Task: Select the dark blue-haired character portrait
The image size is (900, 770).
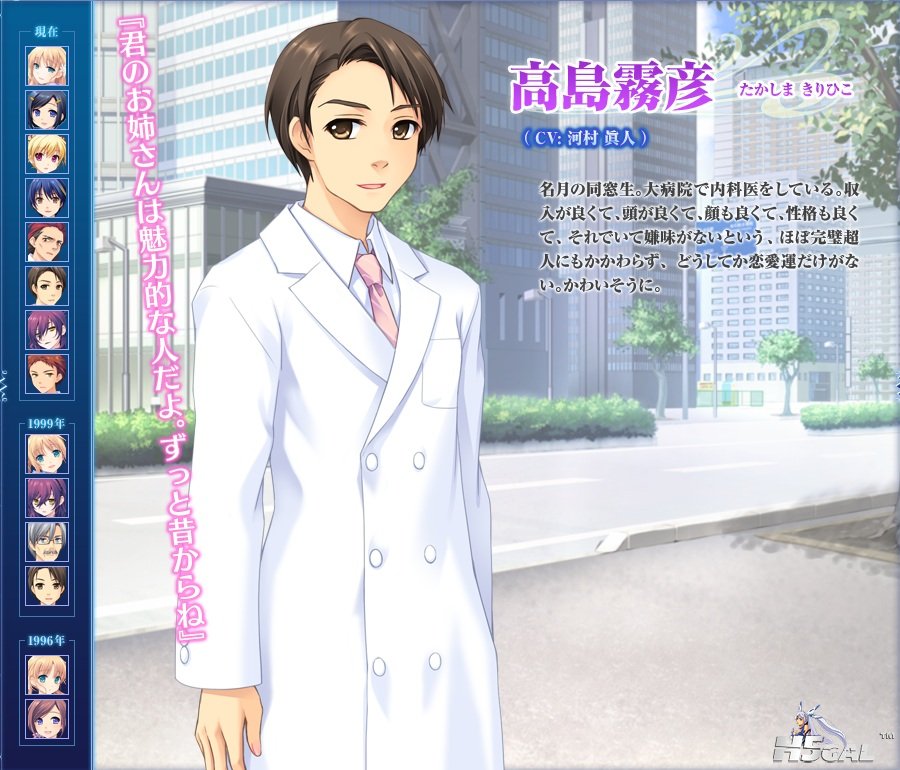Action: coord(47,197)
